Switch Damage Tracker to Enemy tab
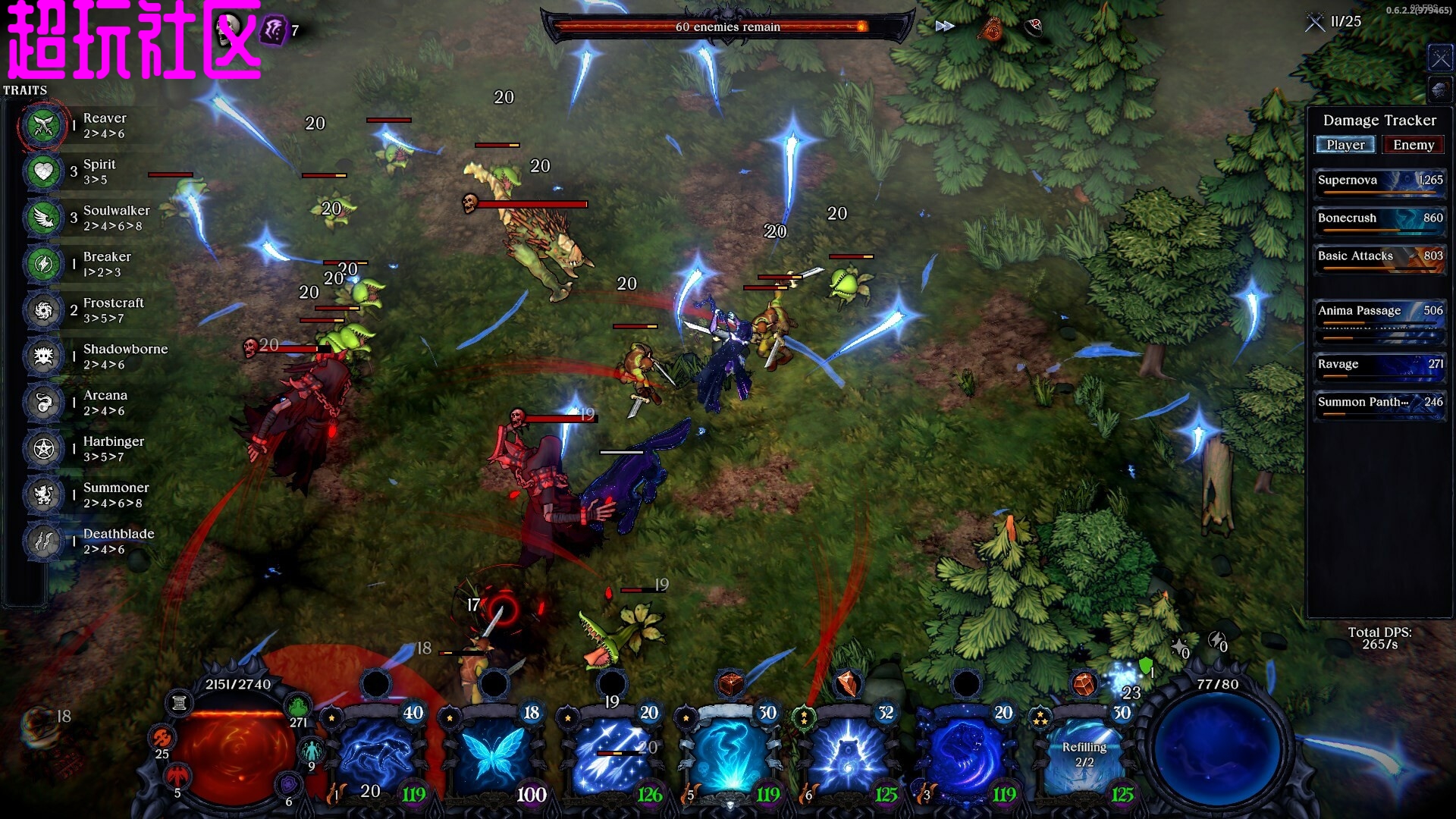1456x819 pixels. click(1413, 145)
